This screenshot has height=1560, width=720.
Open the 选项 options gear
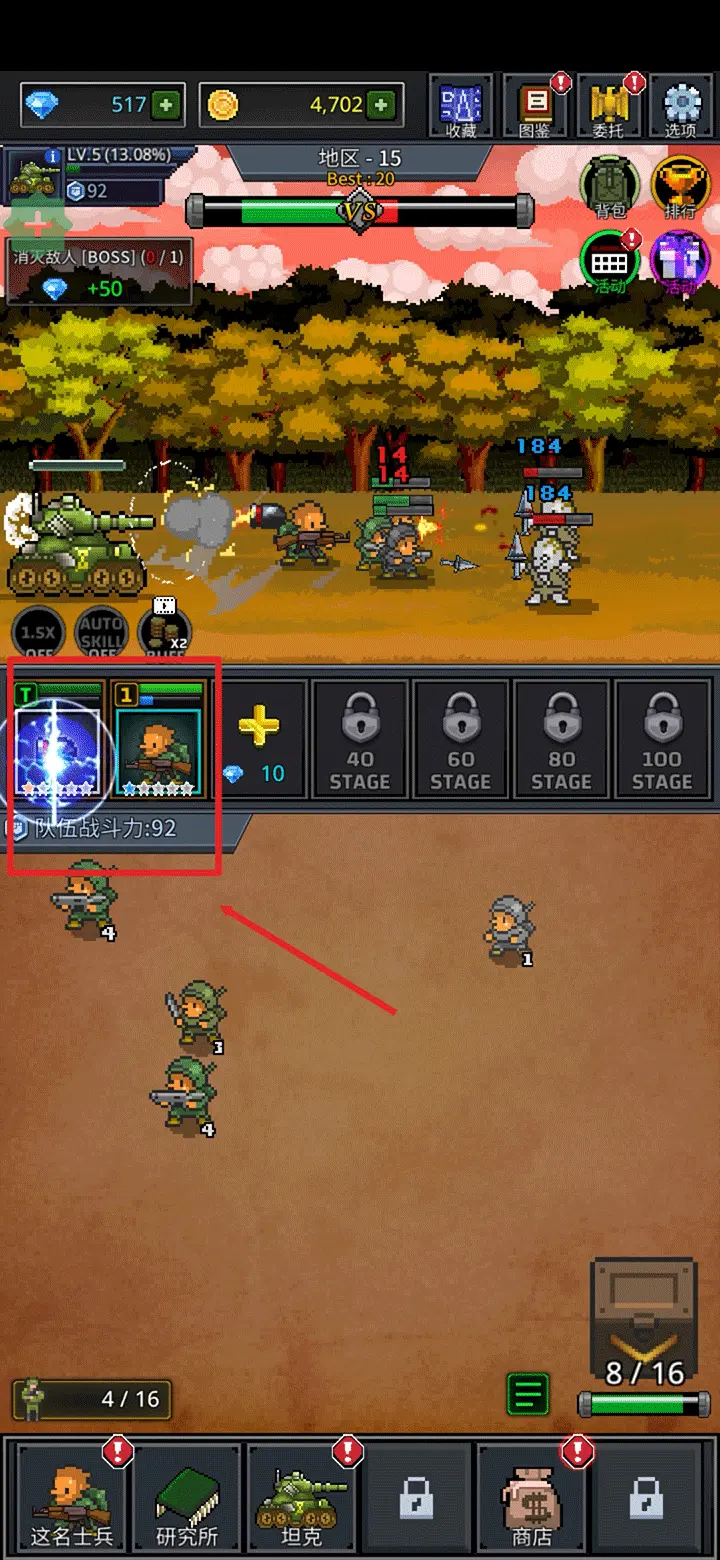(x=681, y=107)
